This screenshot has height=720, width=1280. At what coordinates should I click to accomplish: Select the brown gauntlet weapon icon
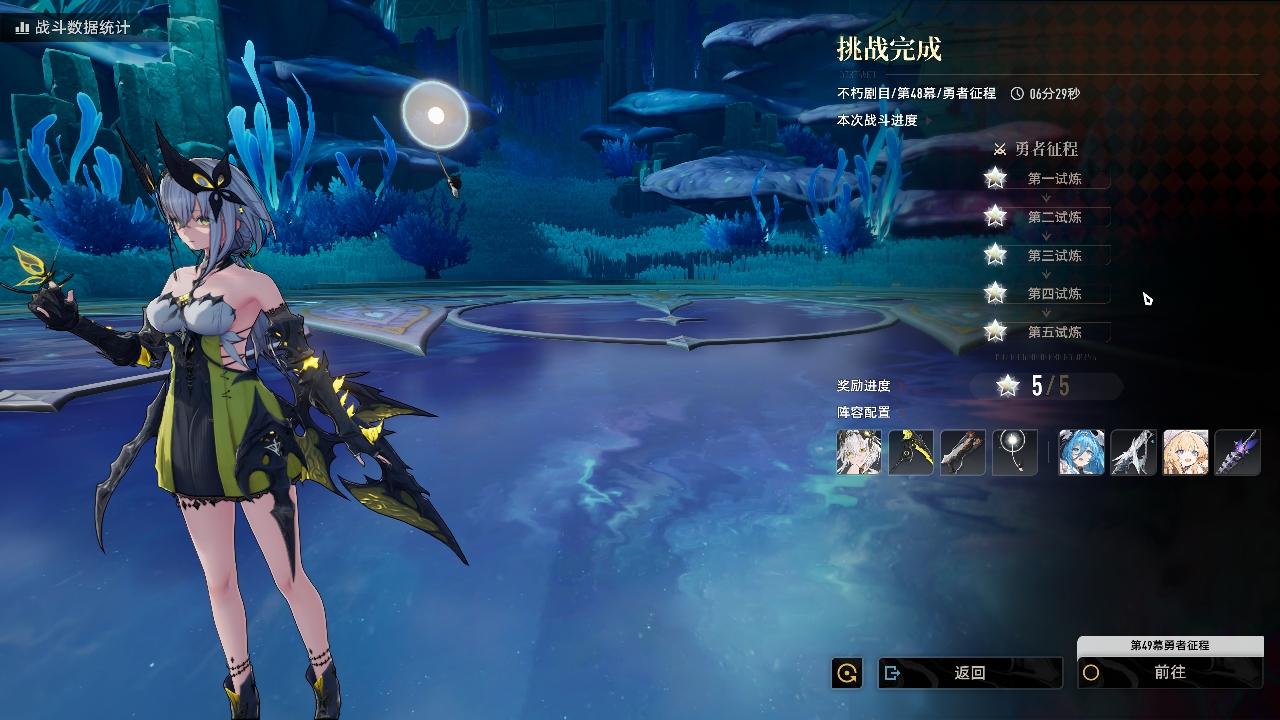click(963, 452)
